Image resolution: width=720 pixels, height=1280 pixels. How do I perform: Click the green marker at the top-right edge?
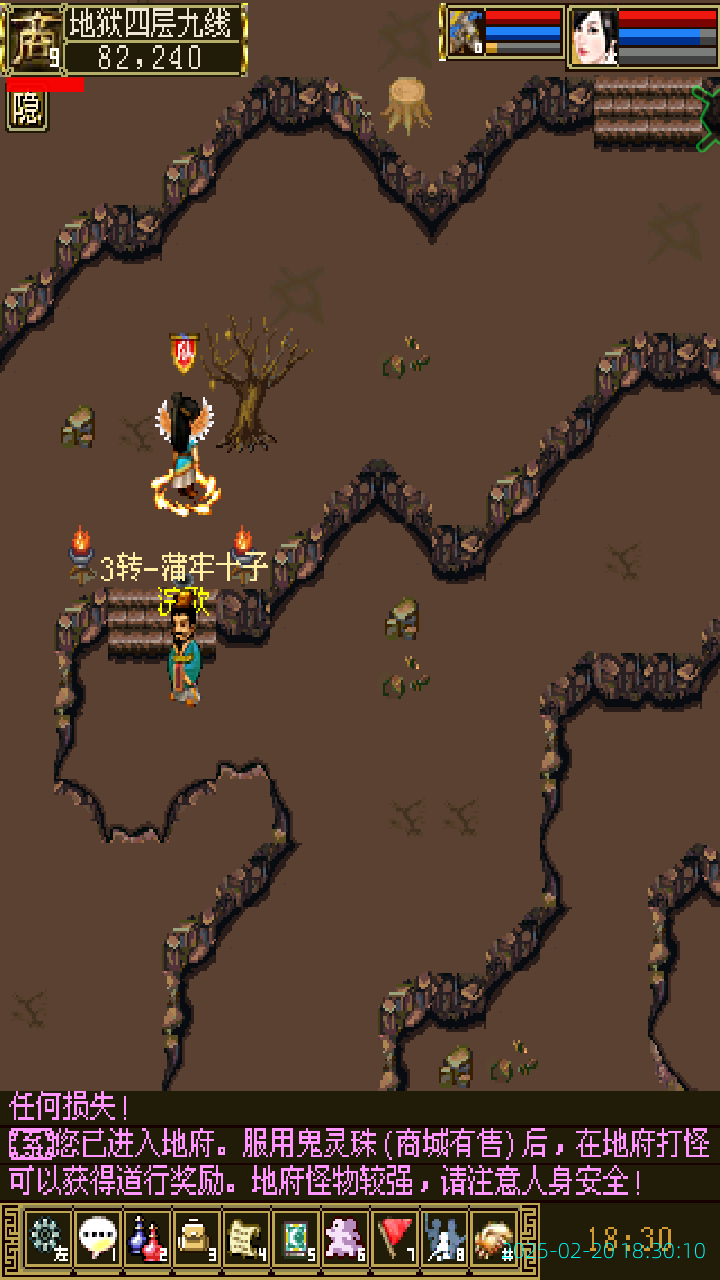[x=706, y=117]
